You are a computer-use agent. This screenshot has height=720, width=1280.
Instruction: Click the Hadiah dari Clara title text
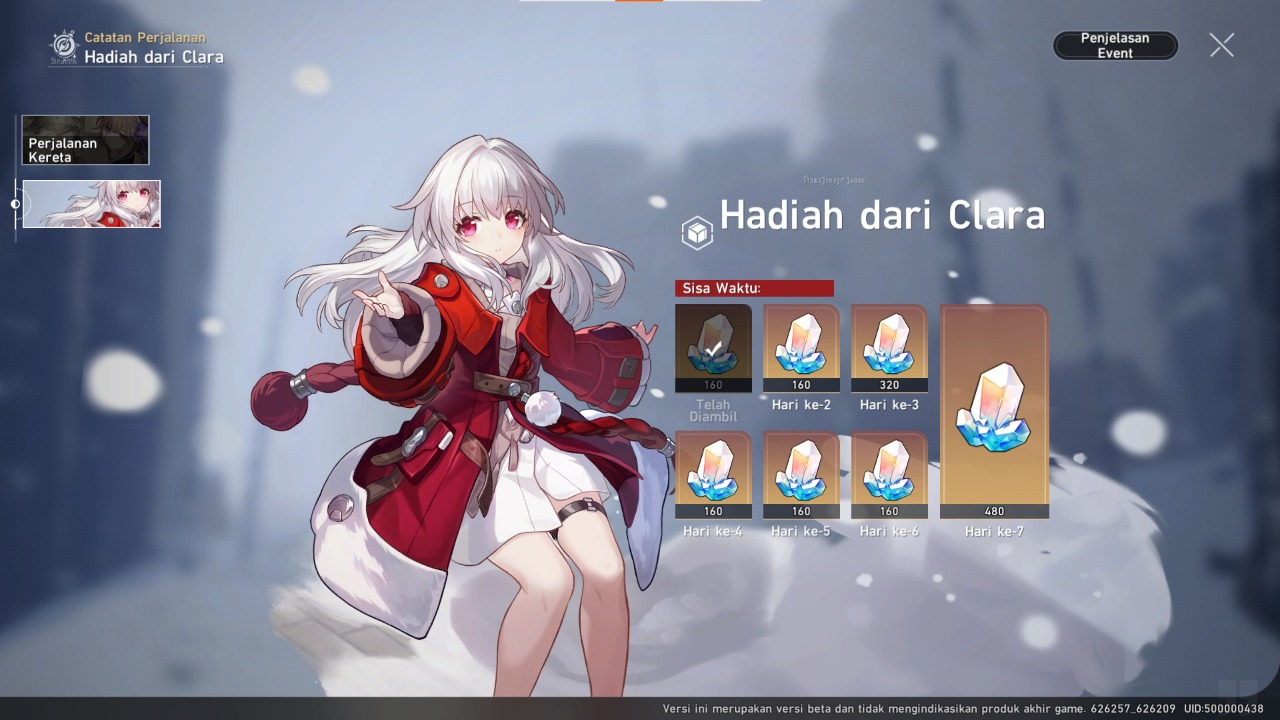click(880, 214)
